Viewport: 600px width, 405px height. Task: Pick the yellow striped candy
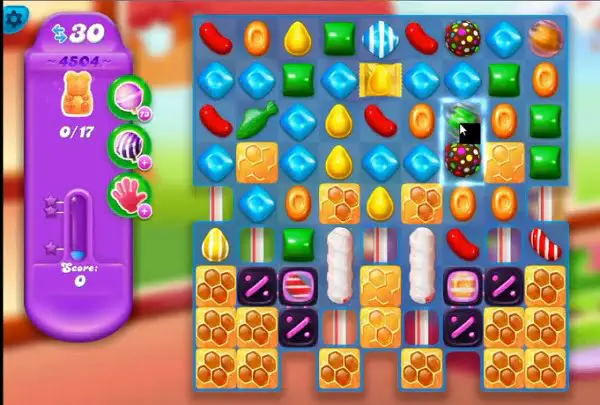point(215,243)
